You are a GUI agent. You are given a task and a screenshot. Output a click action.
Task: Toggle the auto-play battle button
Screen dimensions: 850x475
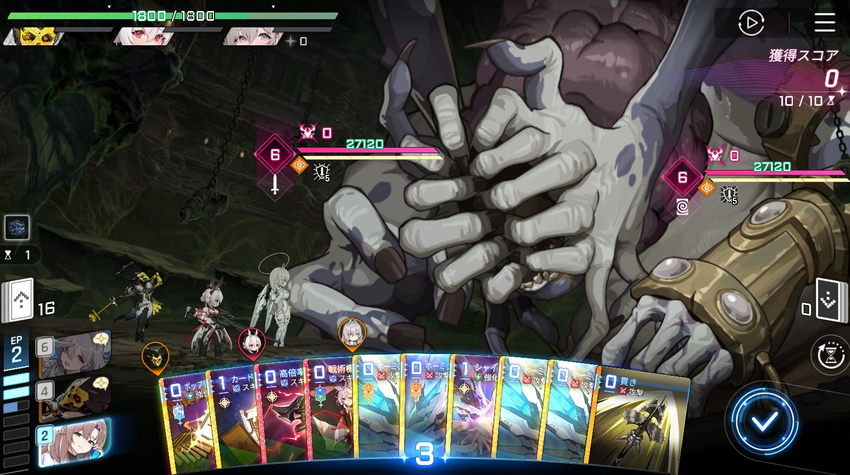[751, 22]
